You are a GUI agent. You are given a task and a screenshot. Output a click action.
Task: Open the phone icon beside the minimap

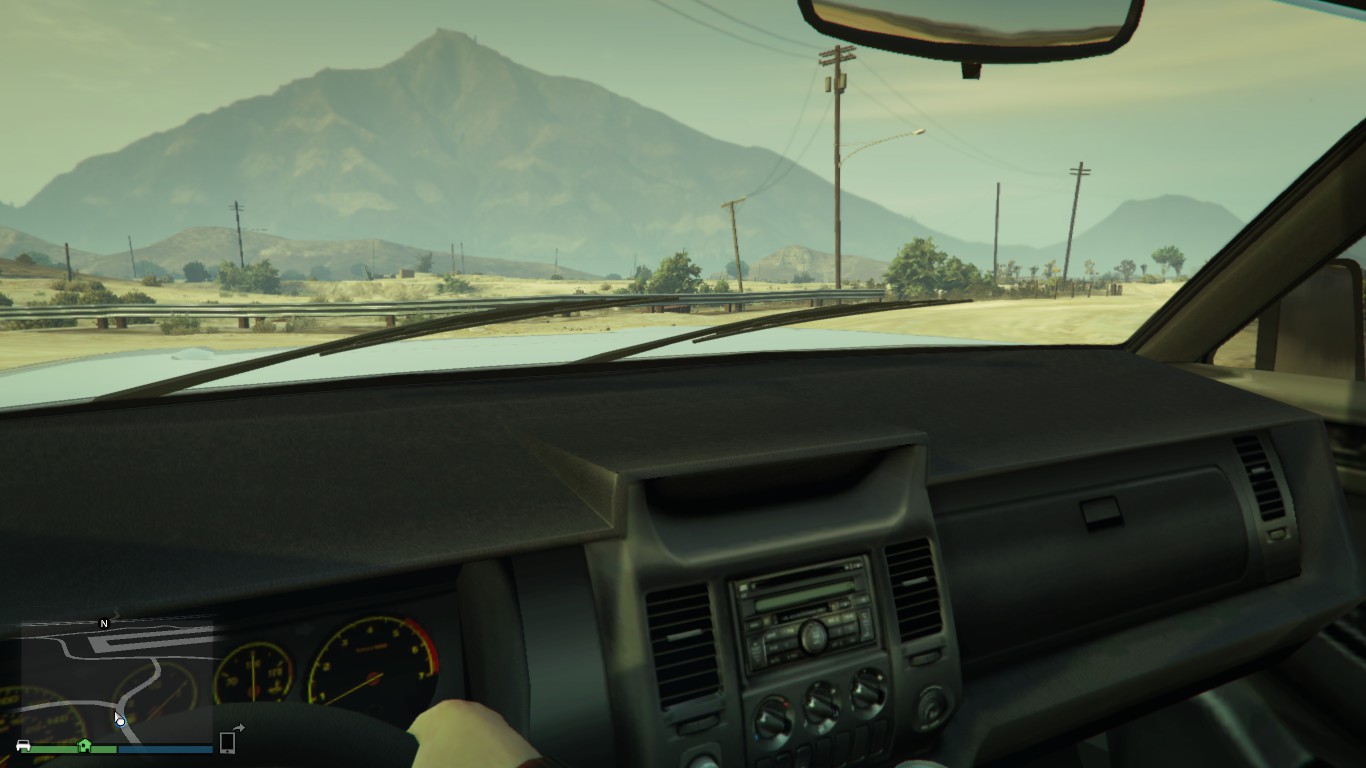pyautogui.click(x=228, y=742)
